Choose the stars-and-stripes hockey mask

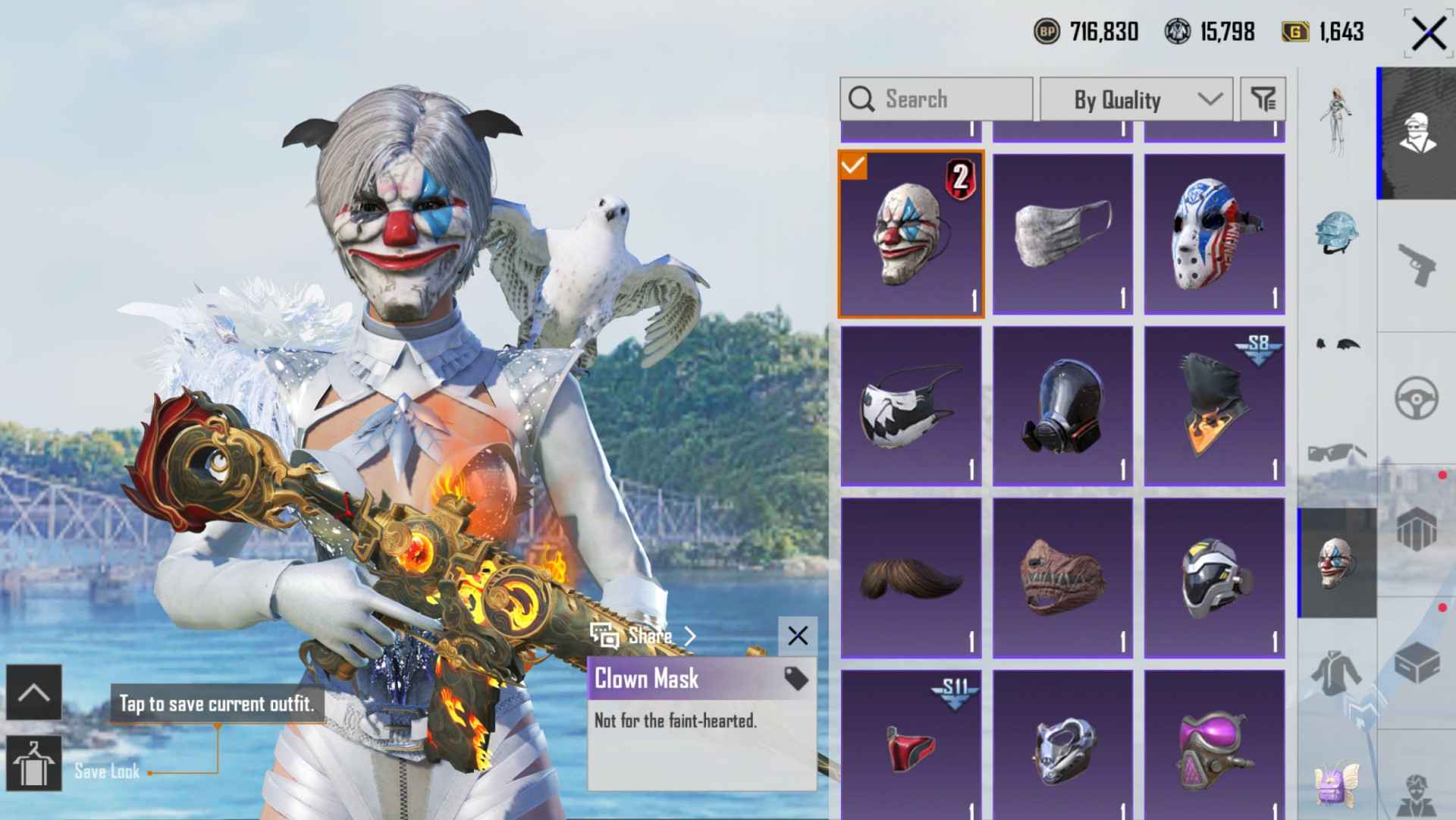tap(1214, 234)
